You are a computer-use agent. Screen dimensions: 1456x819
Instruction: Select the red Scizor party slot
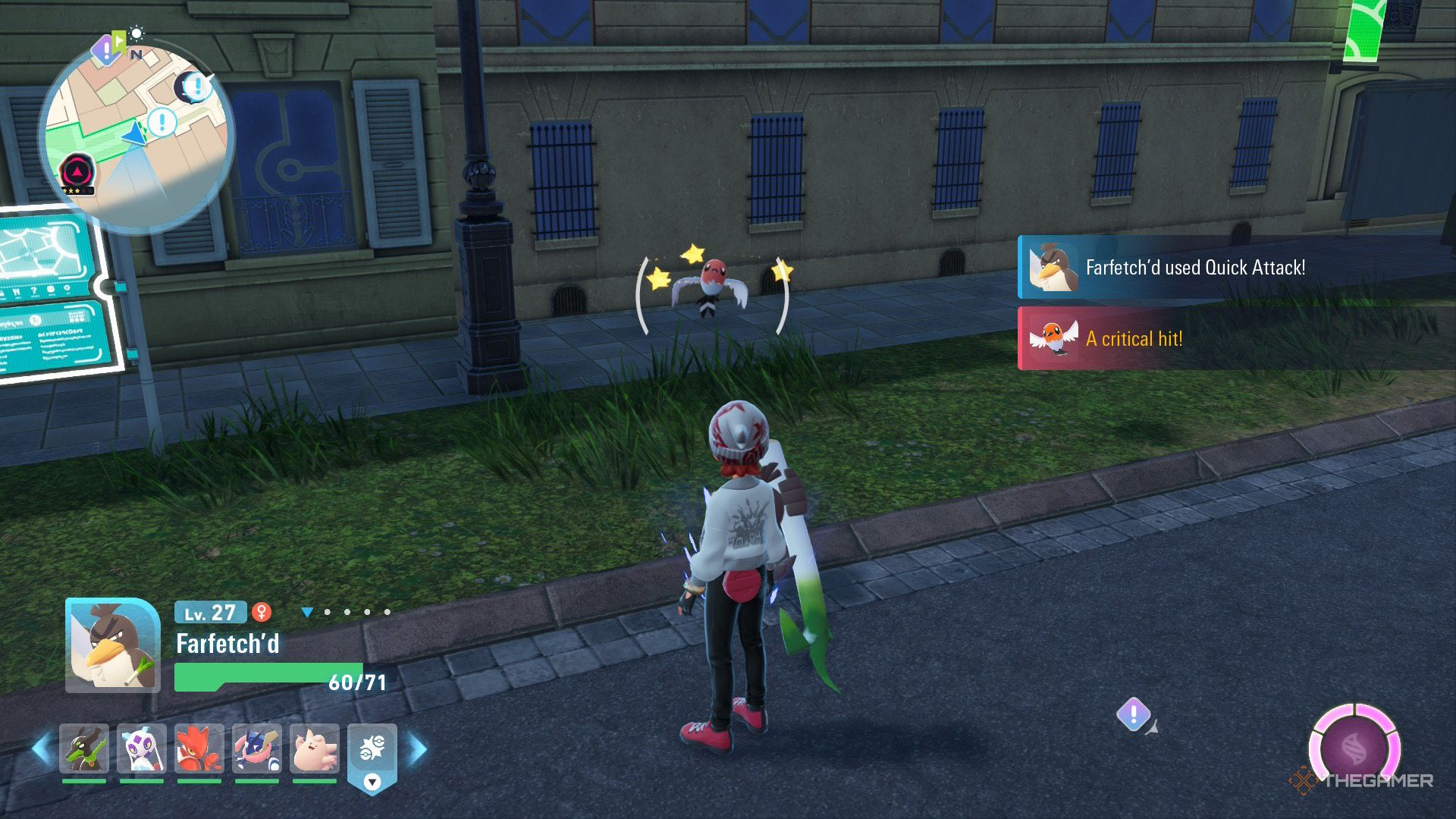[199, 748]
